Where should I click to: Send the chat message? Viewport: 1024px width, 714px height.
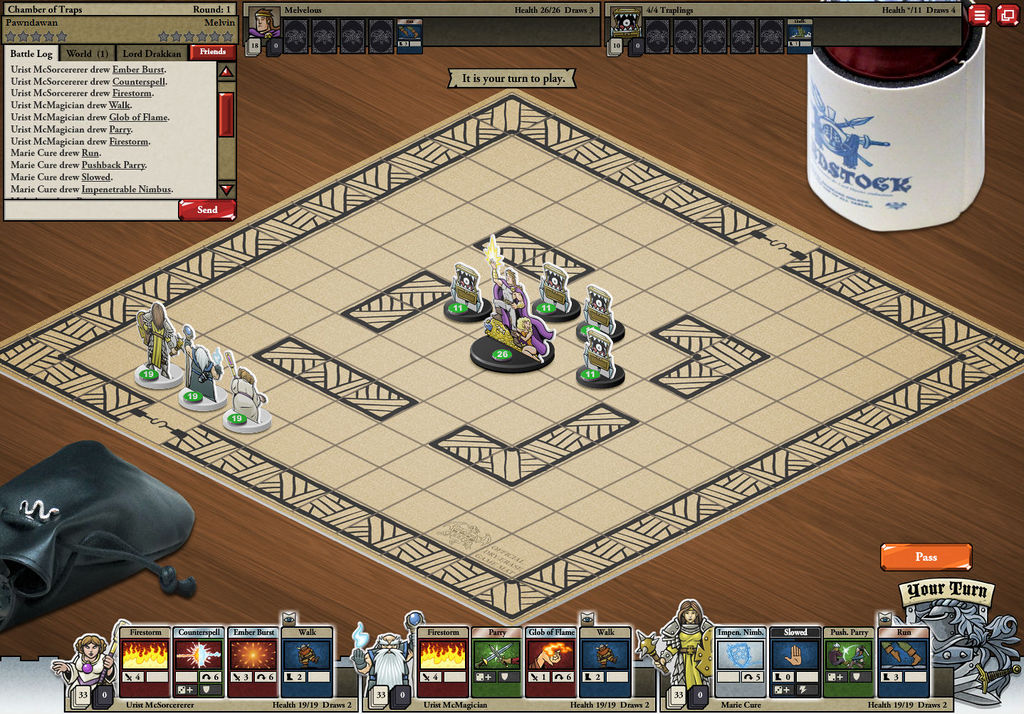(x=207, y=210)
